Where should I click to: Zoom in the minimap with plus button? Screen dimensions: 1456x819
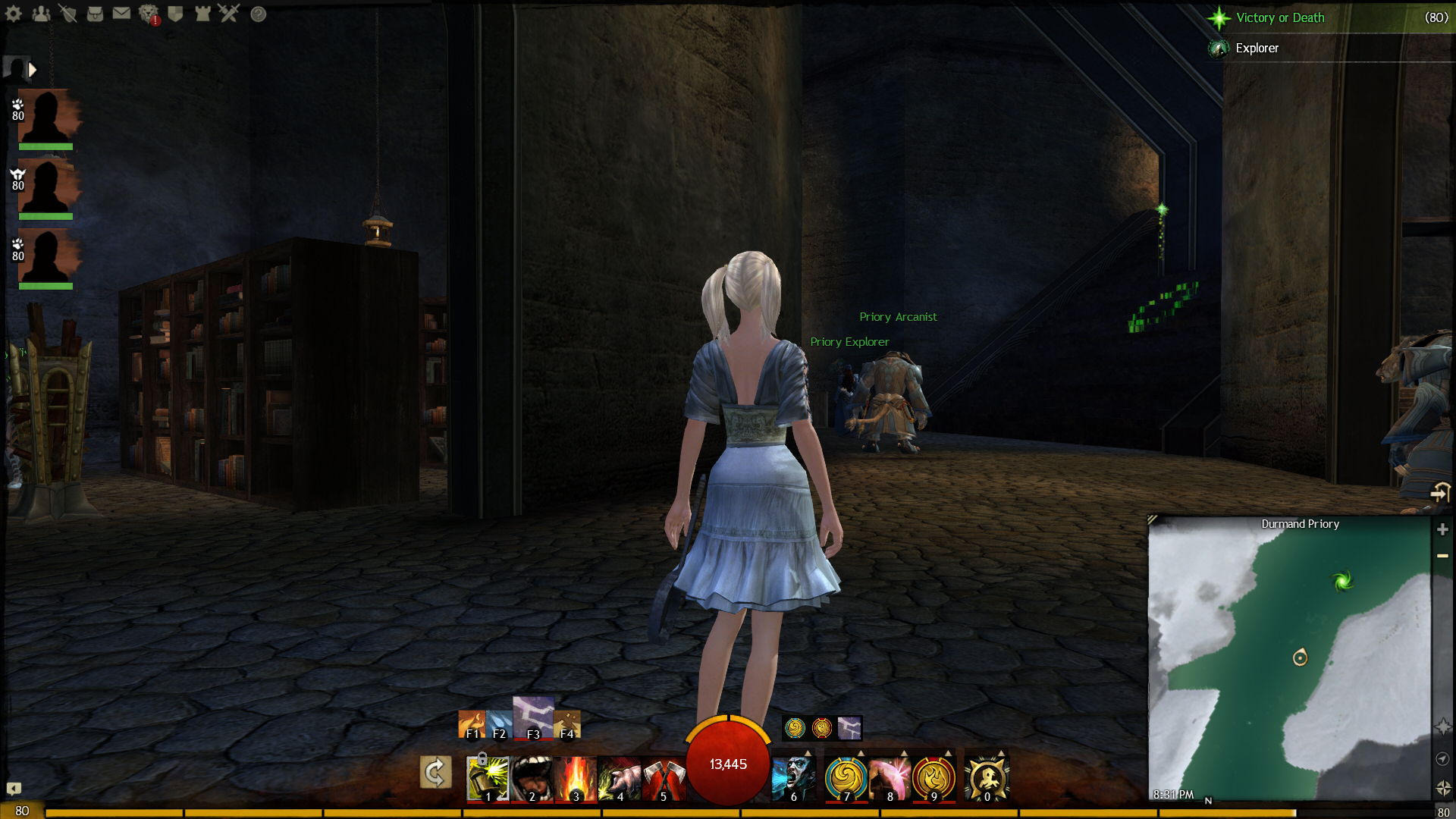tap(1442, 529)
